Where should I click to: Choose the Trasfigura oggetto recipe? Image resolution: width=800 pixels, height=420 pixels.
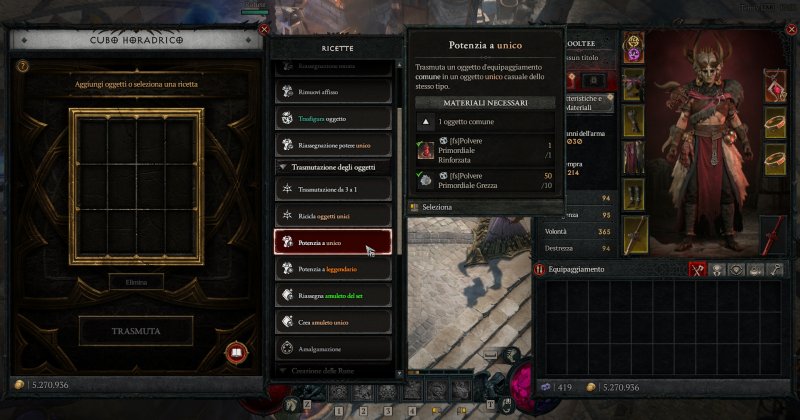(334, 118)
